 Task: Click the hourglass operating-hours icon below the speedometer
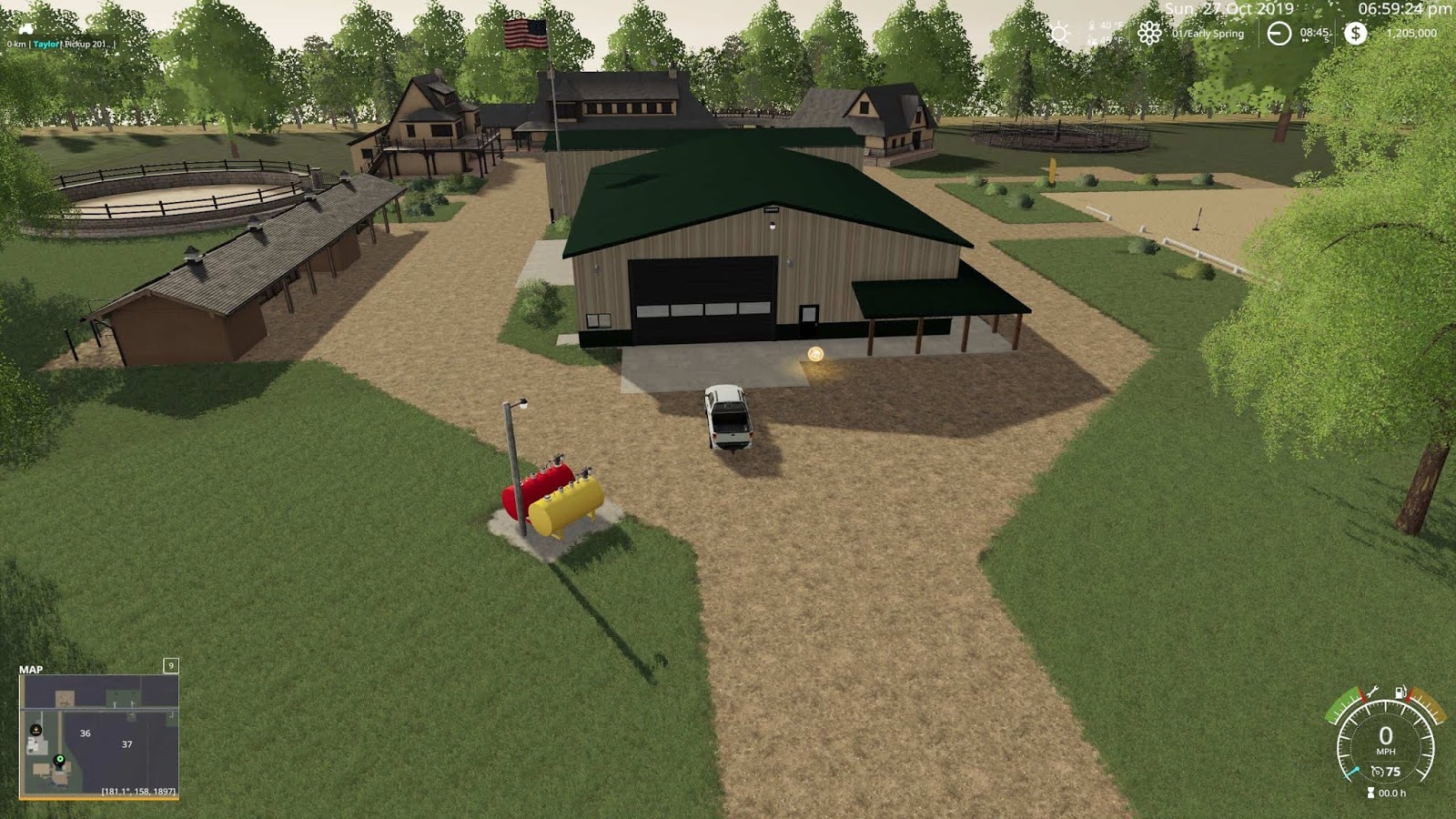[1370, 793]
